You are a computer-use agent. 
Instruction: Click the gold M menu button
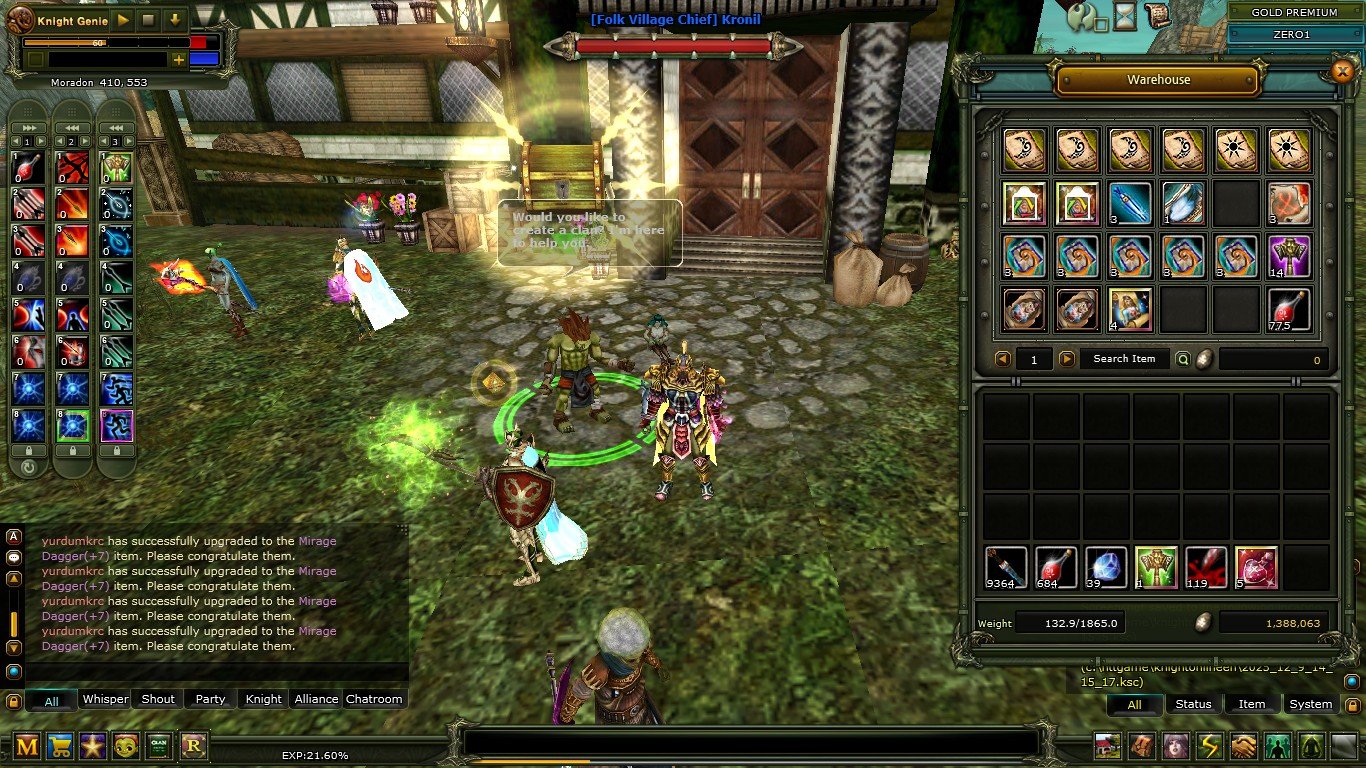[27, 745]
